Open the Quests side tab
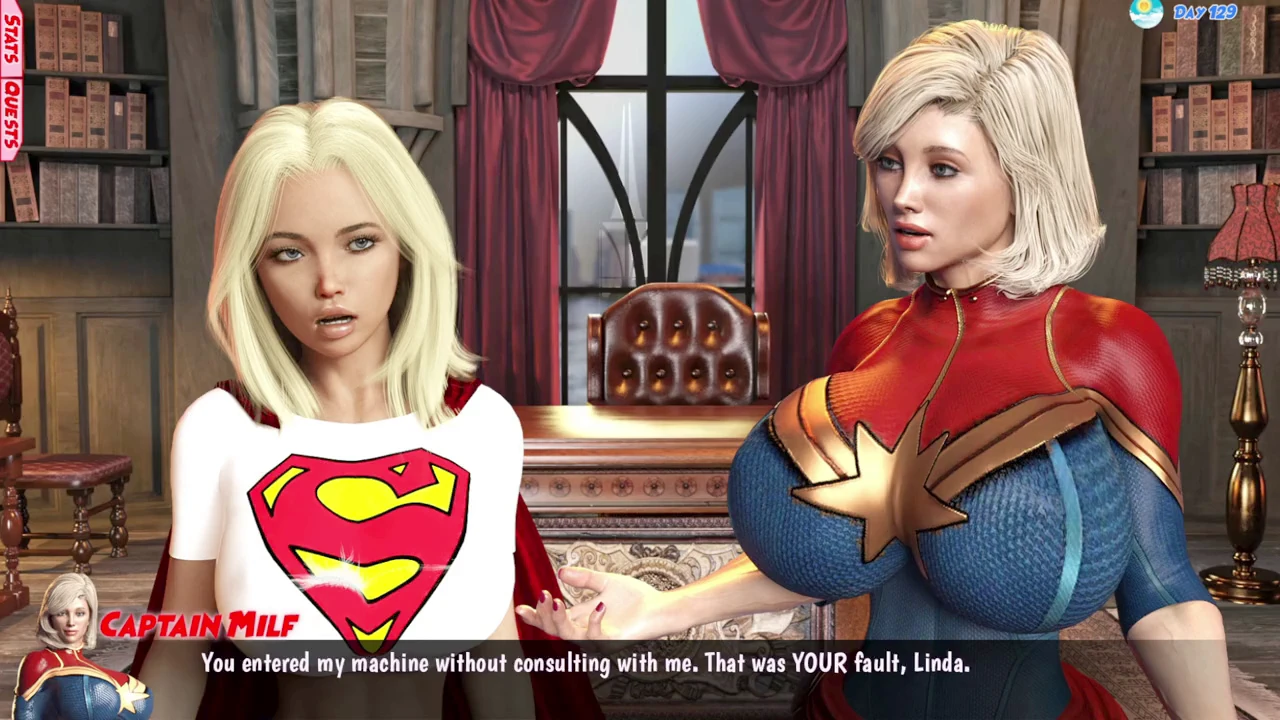Image resolution: width=1280 pixels, height=720 pixels. pos(11,116)
